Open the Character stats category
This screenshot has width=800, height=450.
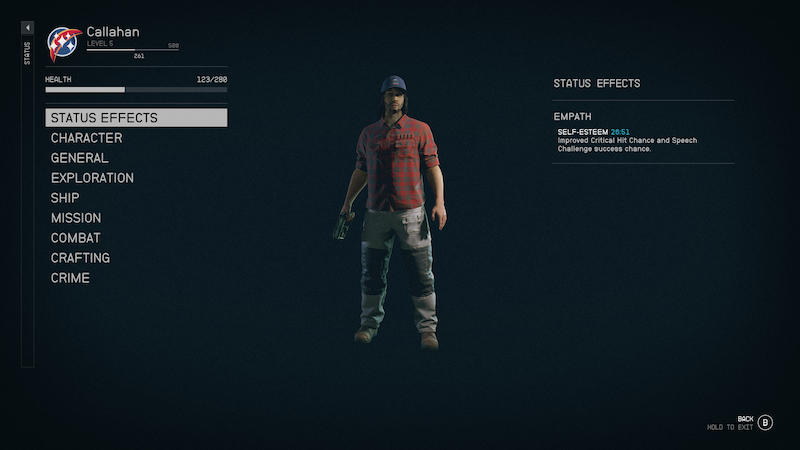coord(87,138)
